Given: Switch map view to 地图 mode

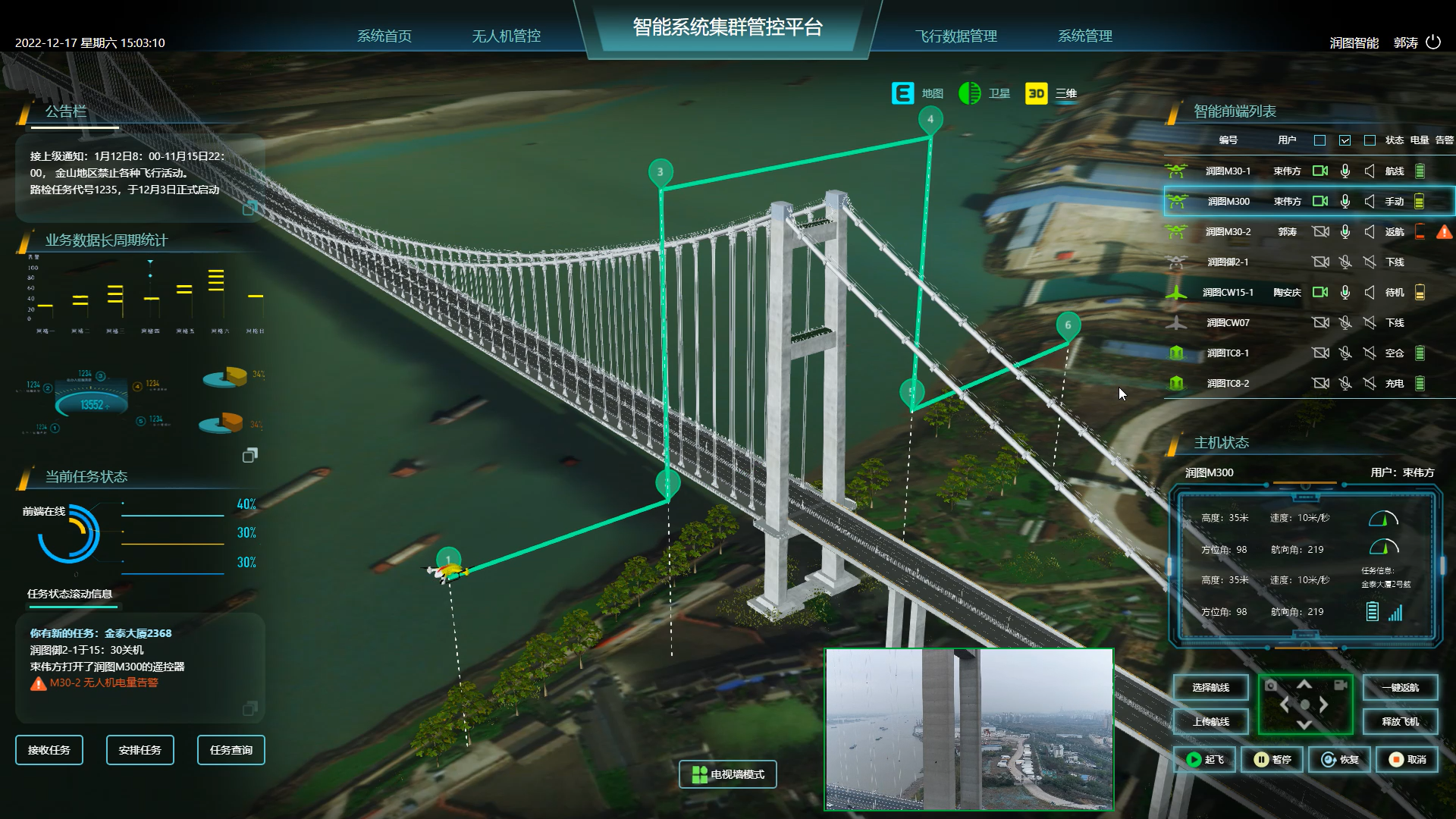Looking at the screenshot, I should click(x=918, y=93).
